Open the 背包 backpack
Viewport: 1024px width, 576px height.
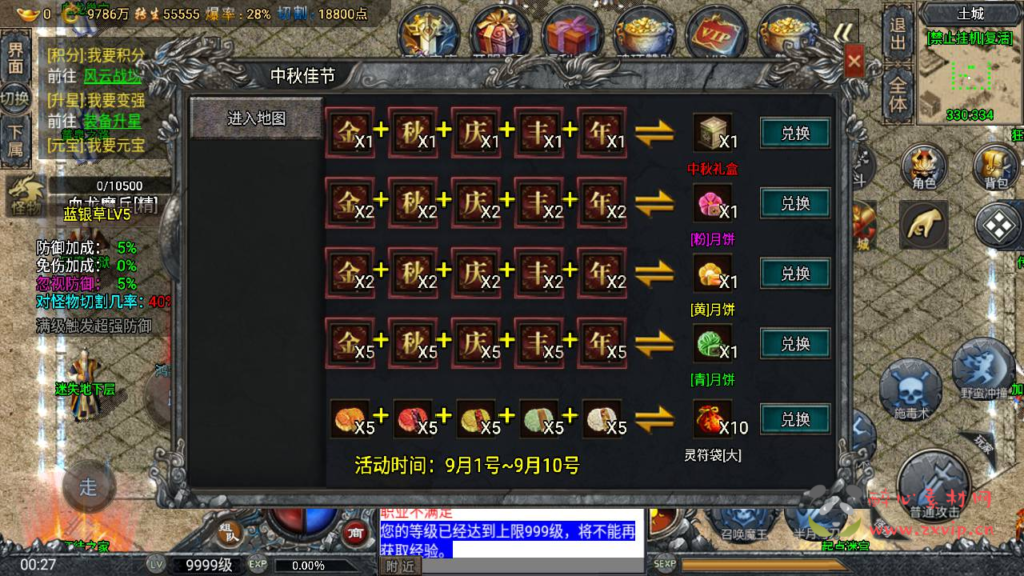(996, 166)
